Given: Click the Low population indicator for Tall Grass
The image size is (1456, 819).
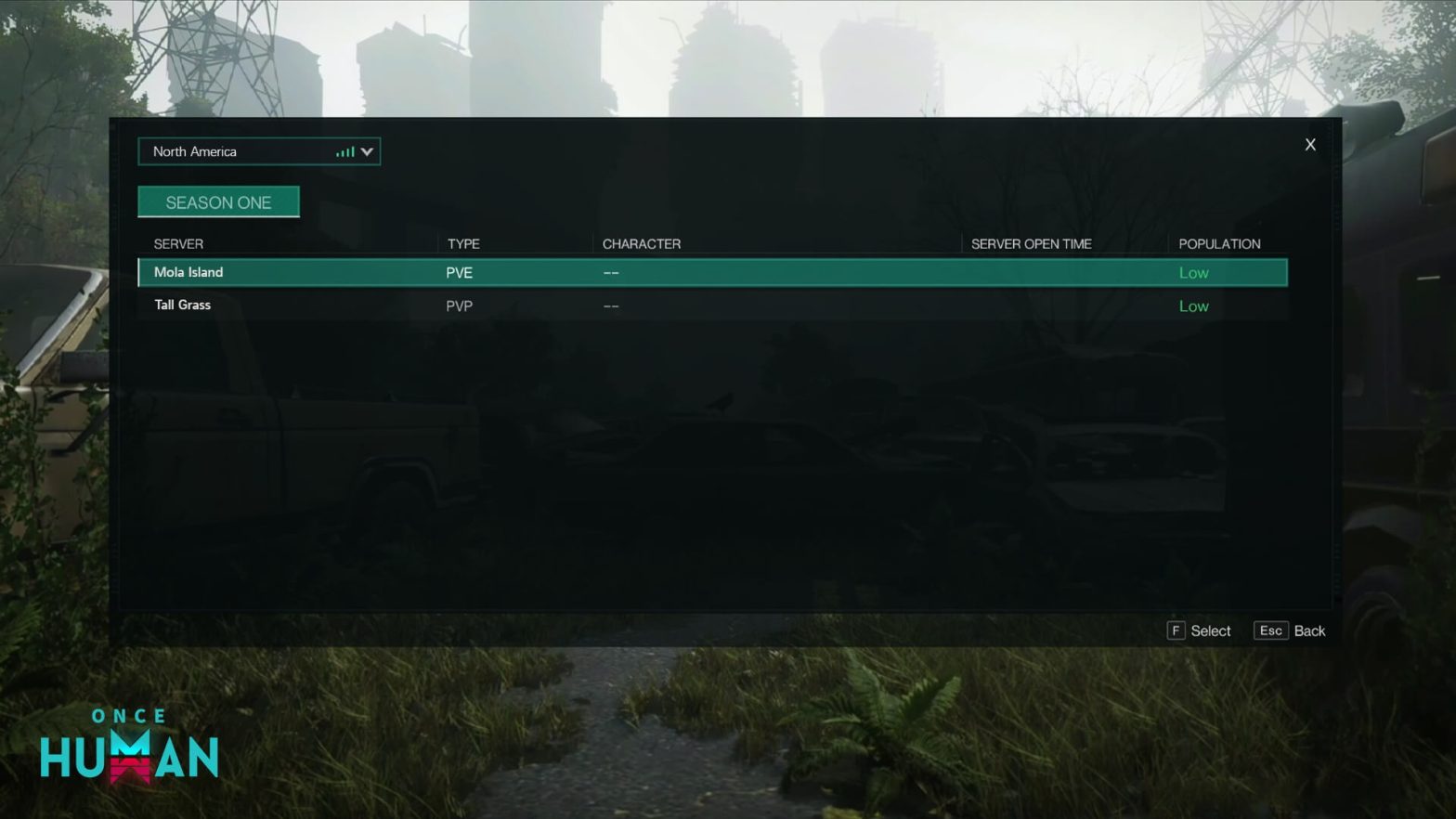Looking at the screenshot, I should (x=1193, y=305).
